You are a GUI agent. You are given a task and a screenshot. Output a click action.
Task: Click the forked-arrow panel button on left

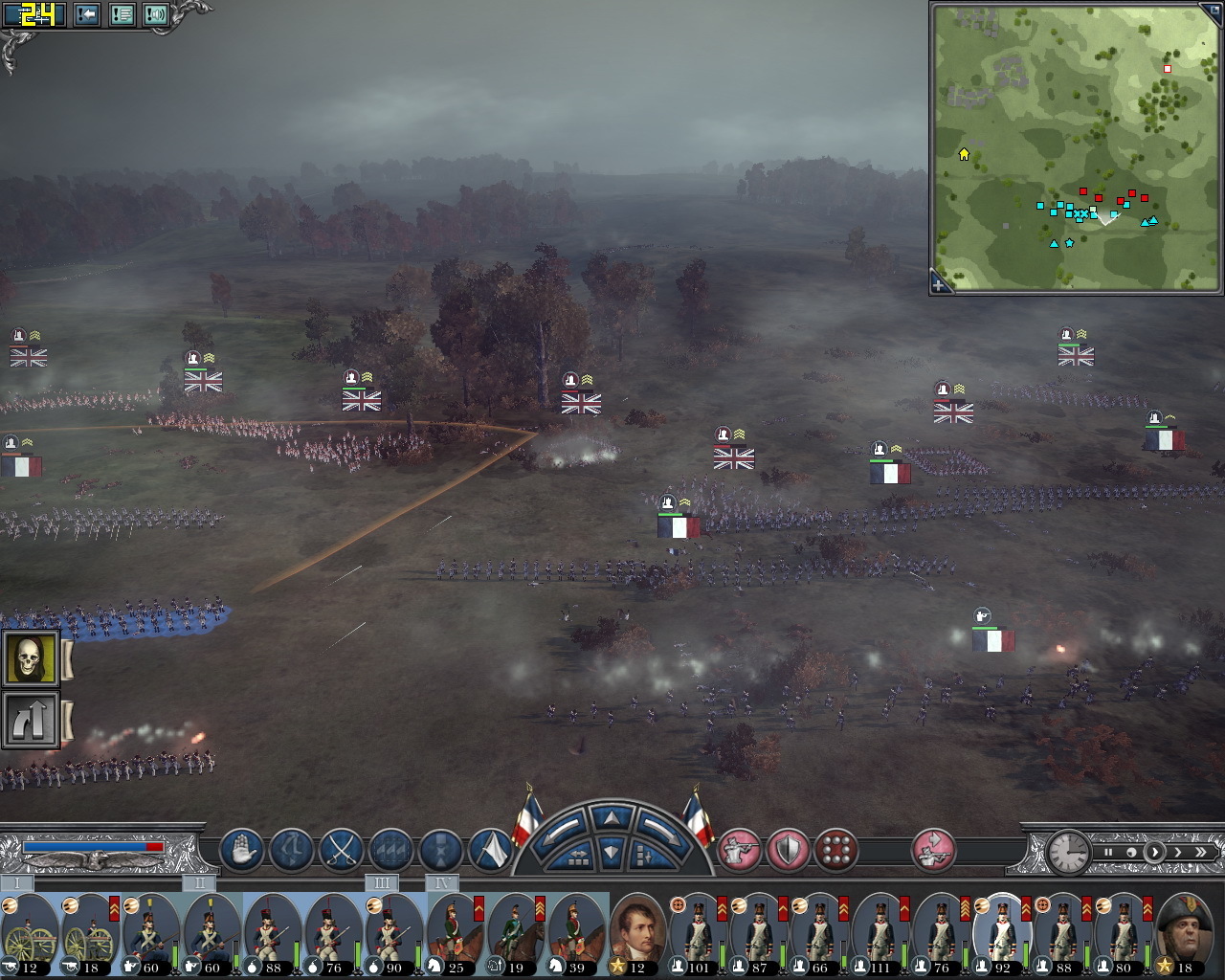[x=31, y=720]
